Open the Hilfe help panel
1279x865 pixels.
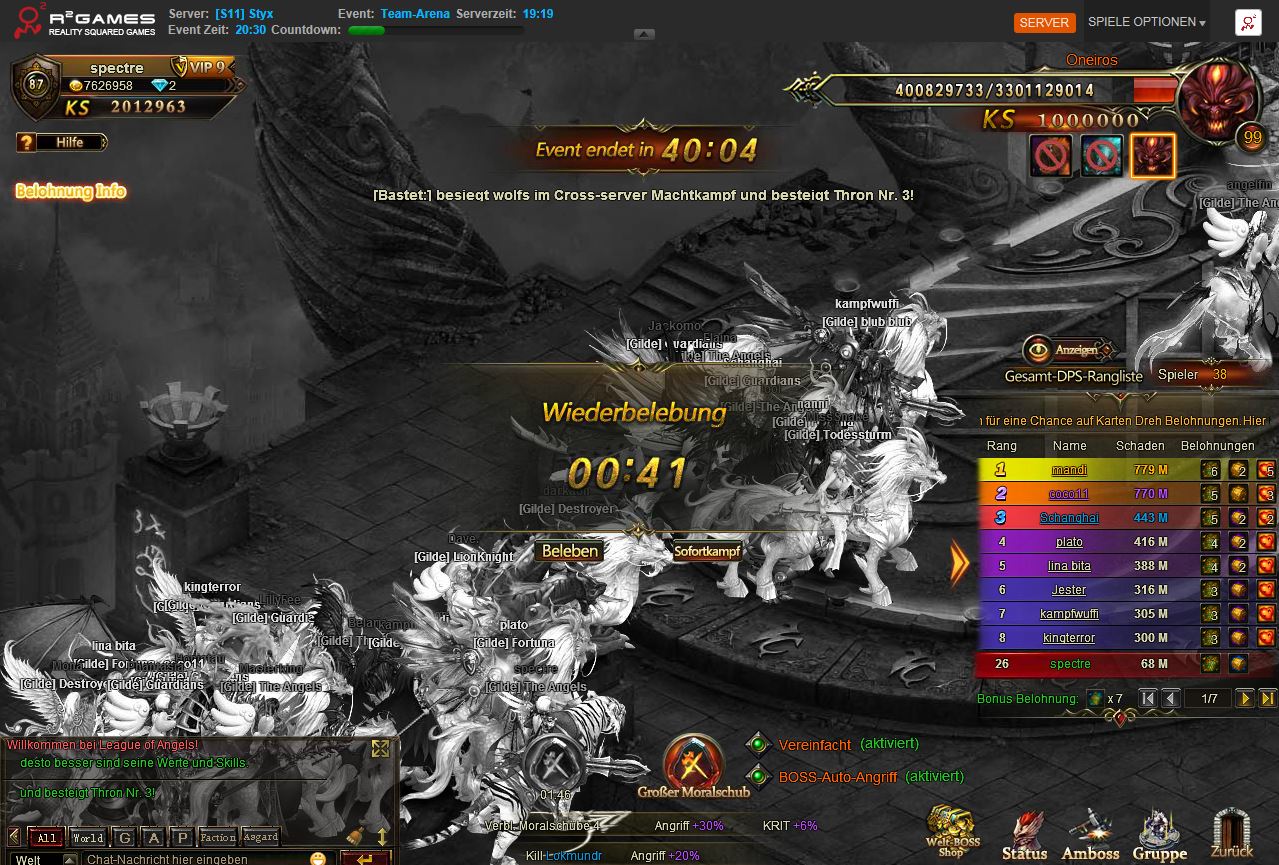[x=62, y=142]
